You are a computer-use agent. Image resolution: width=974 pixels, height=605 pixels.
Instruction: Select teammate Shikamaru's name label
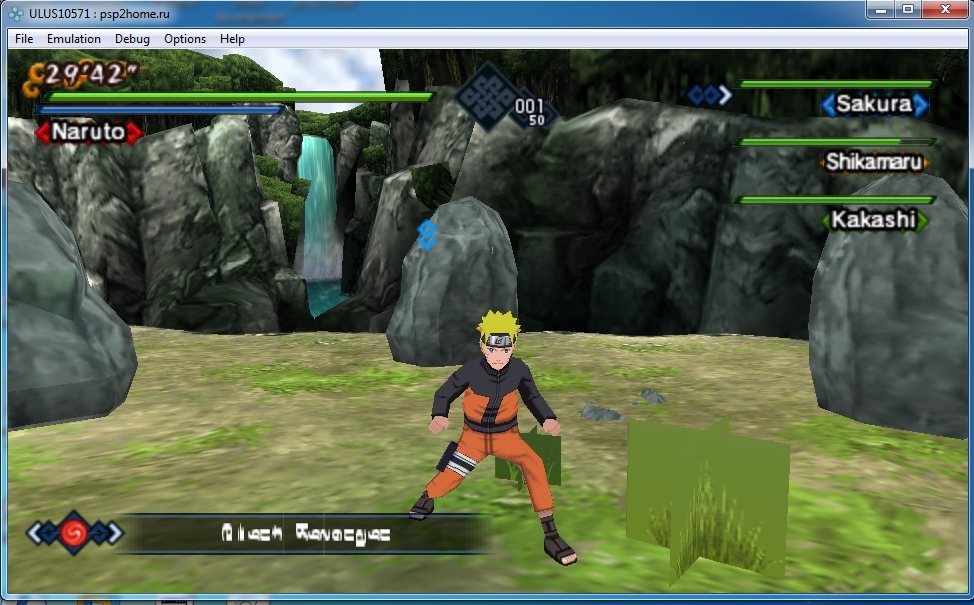pos(874,162)
